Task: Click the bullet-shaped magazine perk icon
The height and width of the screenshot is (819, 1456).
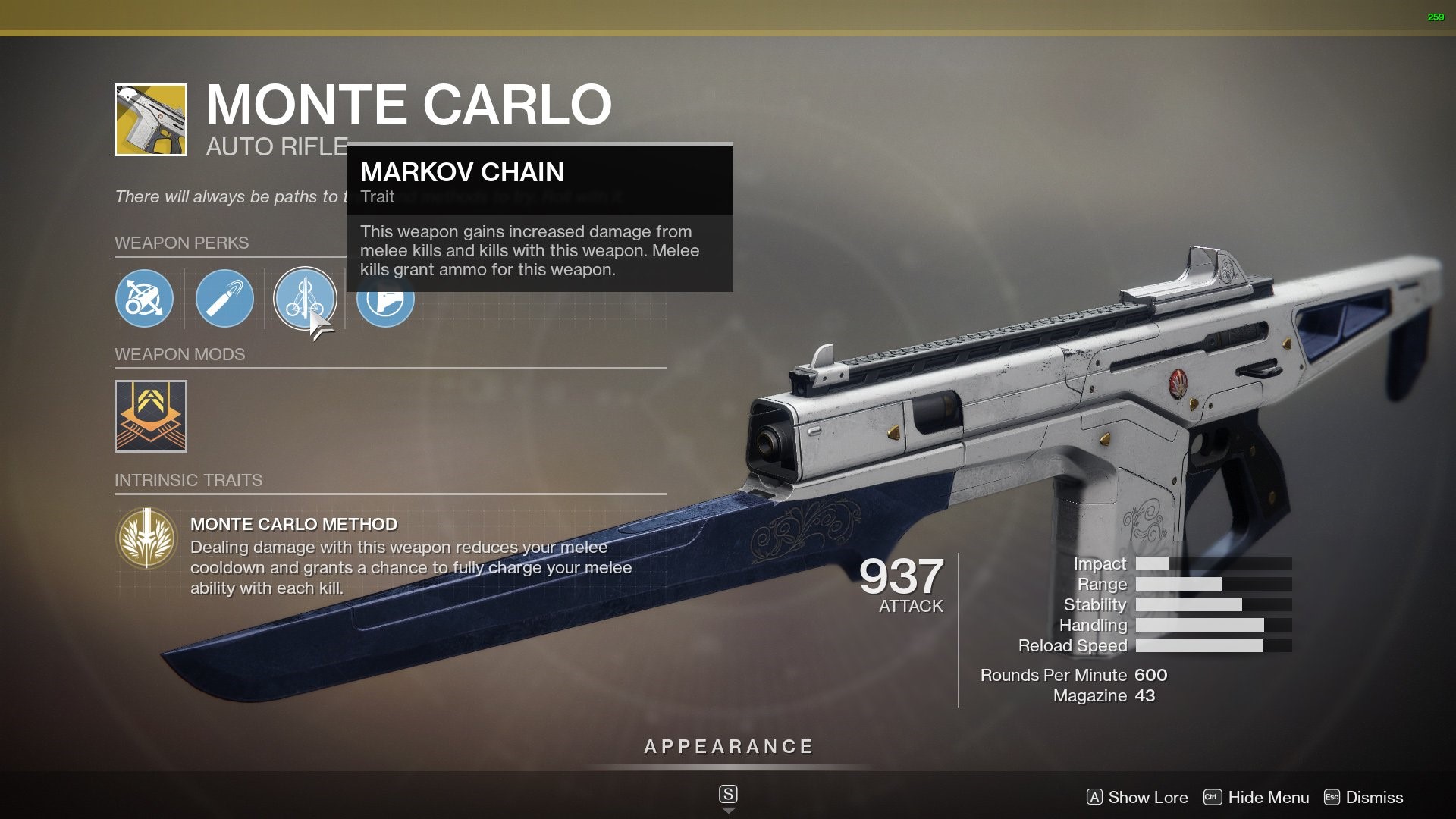Action: click(x=224, y=299)
